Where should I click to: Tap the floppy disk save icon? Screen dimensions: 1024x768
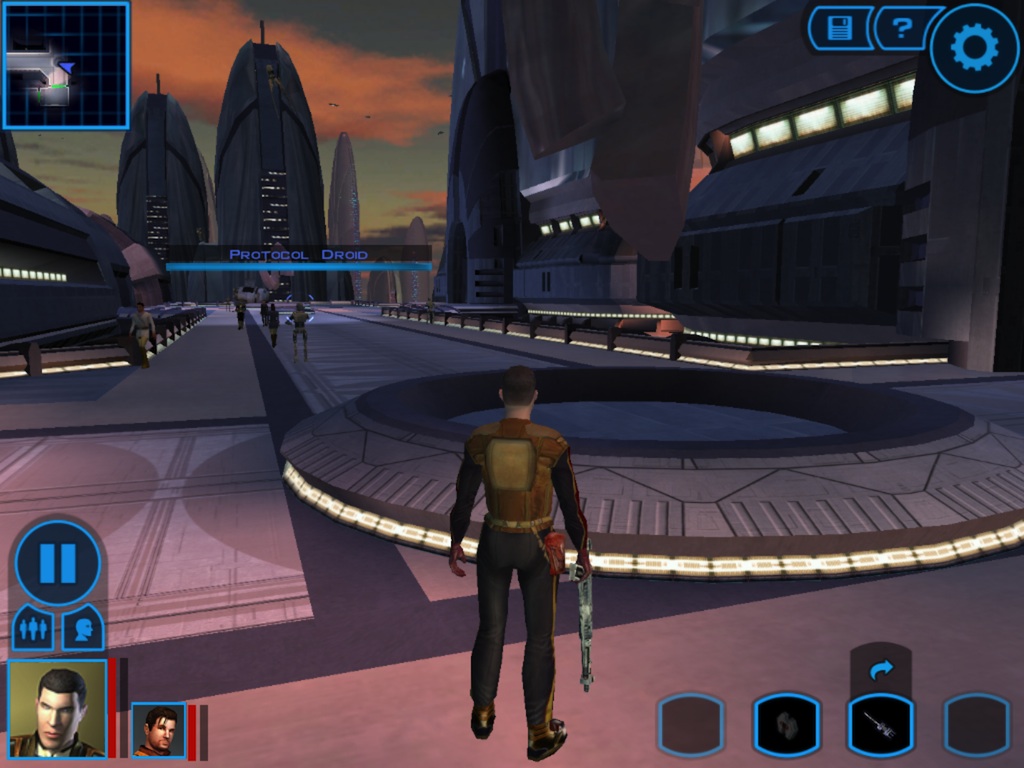839,28
